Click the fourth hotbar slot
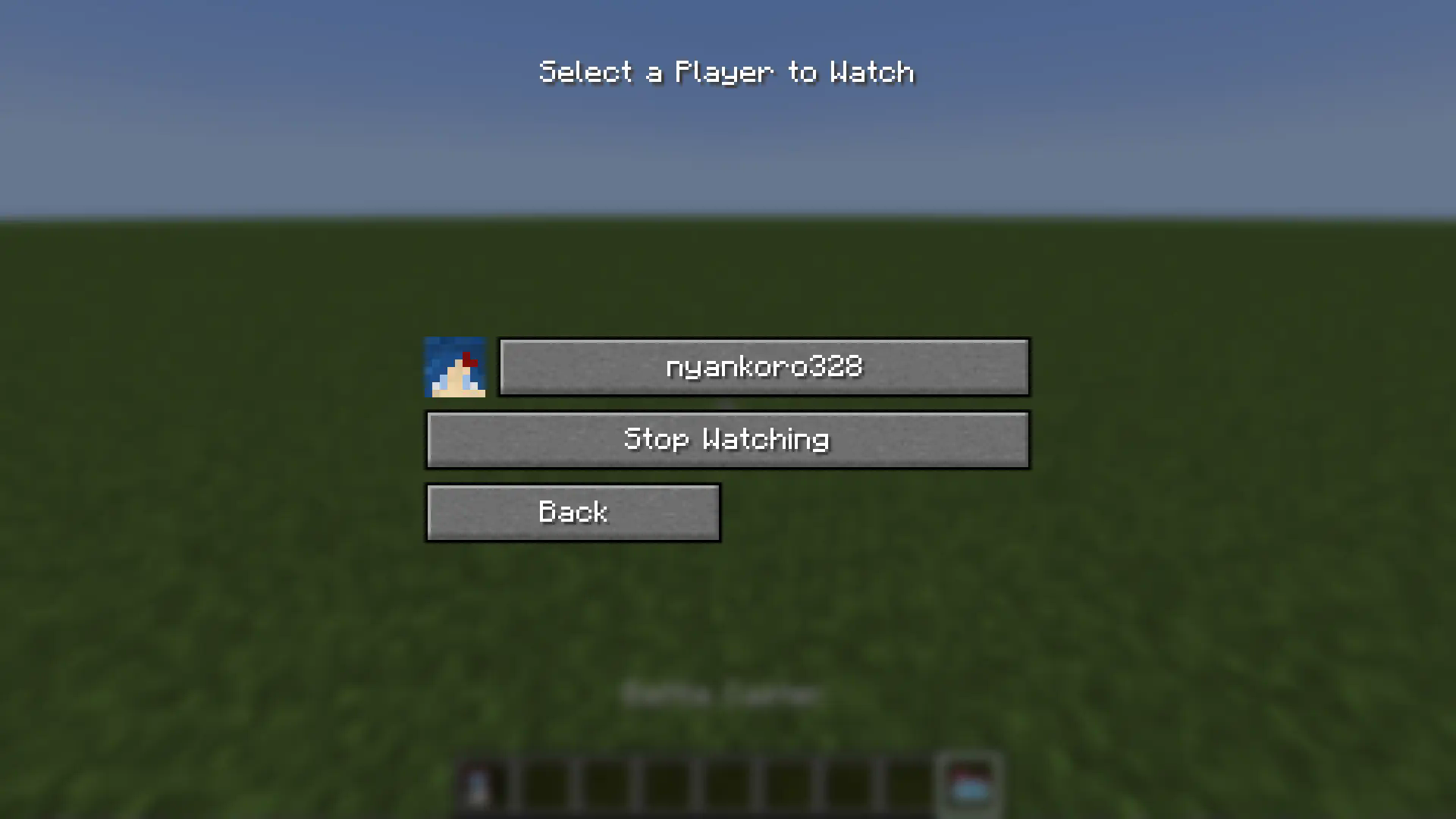 pos(667,785)
